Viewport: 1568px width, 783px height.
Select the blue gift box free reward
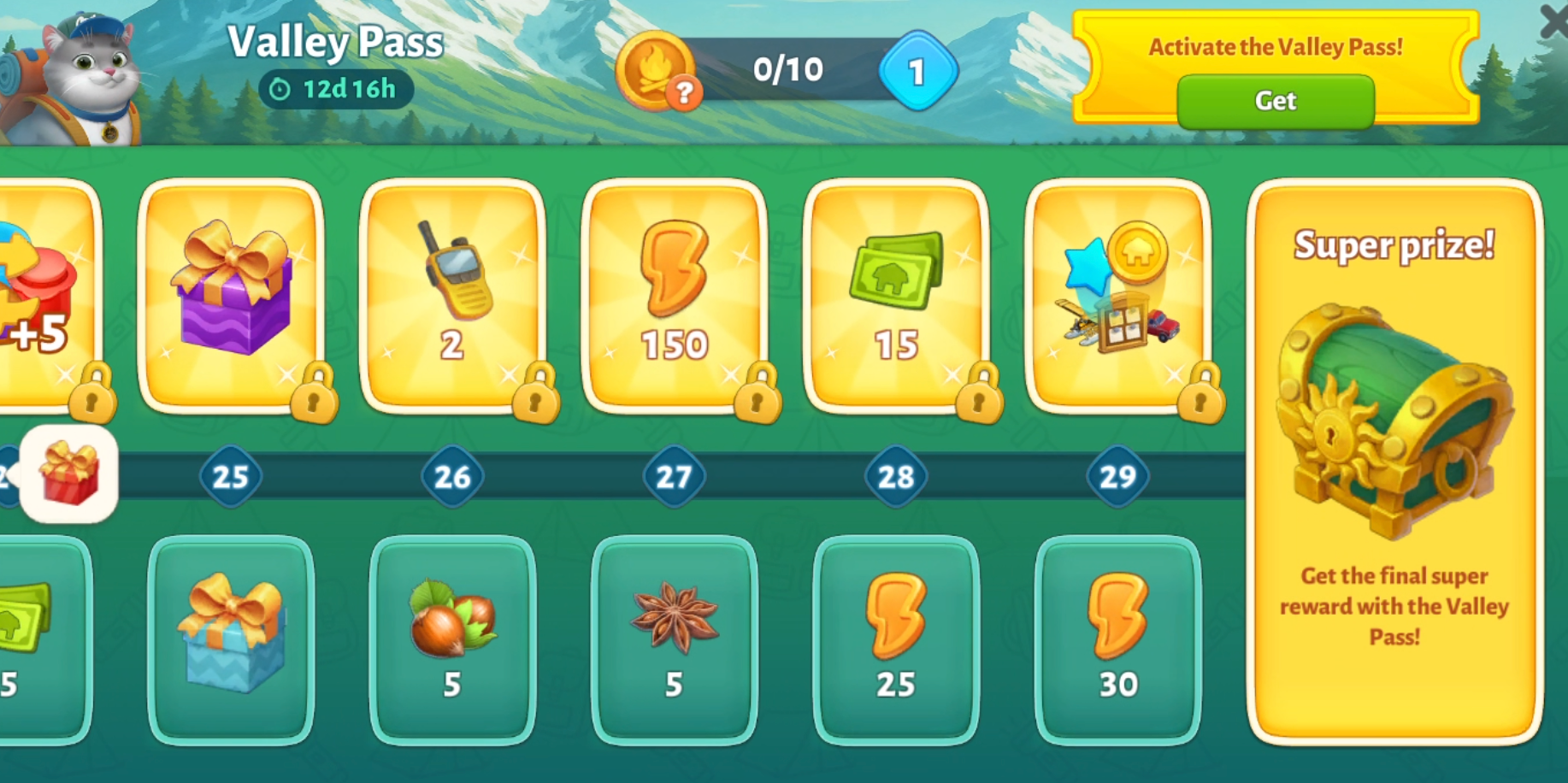click(x=231, y=639)
